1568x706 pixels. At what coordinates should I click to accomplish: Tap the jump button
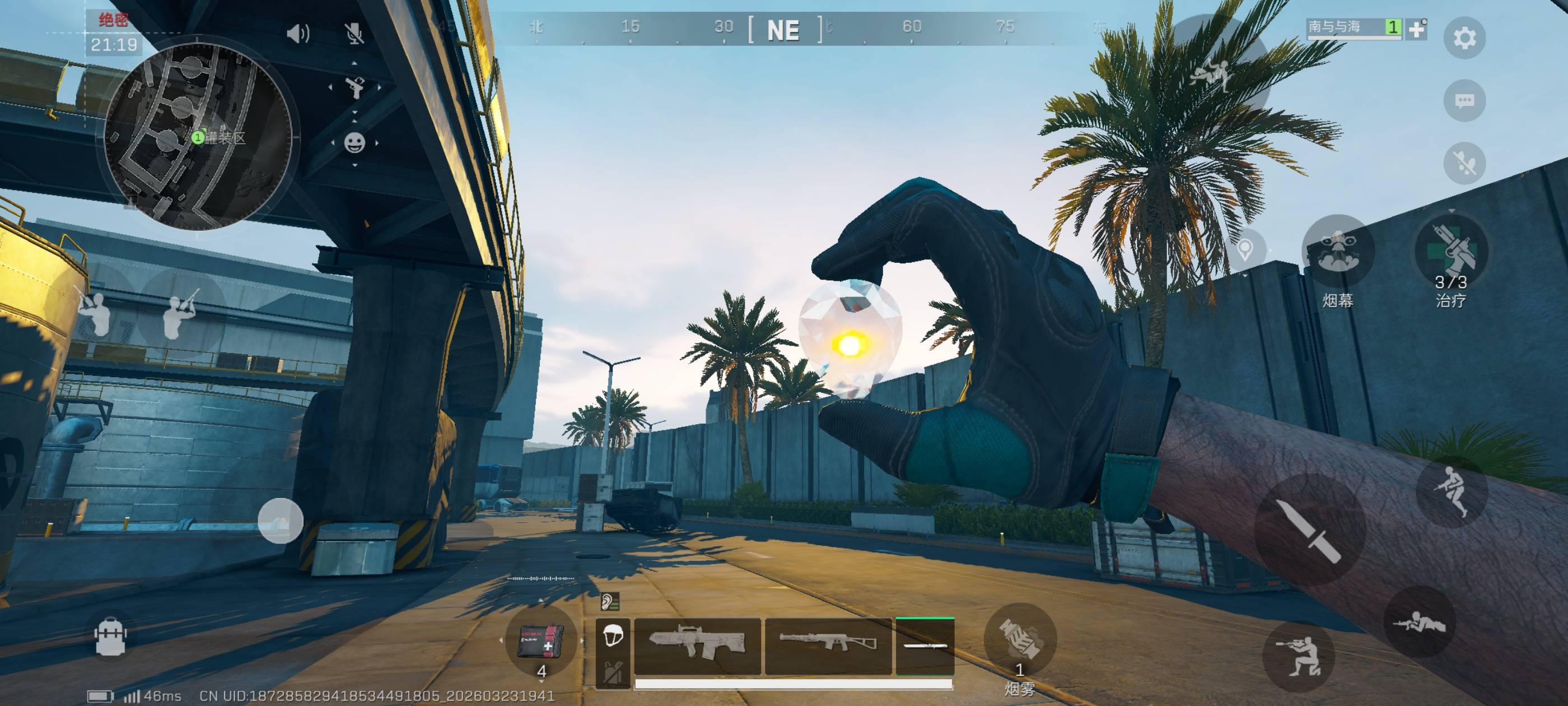[1452, 491]
